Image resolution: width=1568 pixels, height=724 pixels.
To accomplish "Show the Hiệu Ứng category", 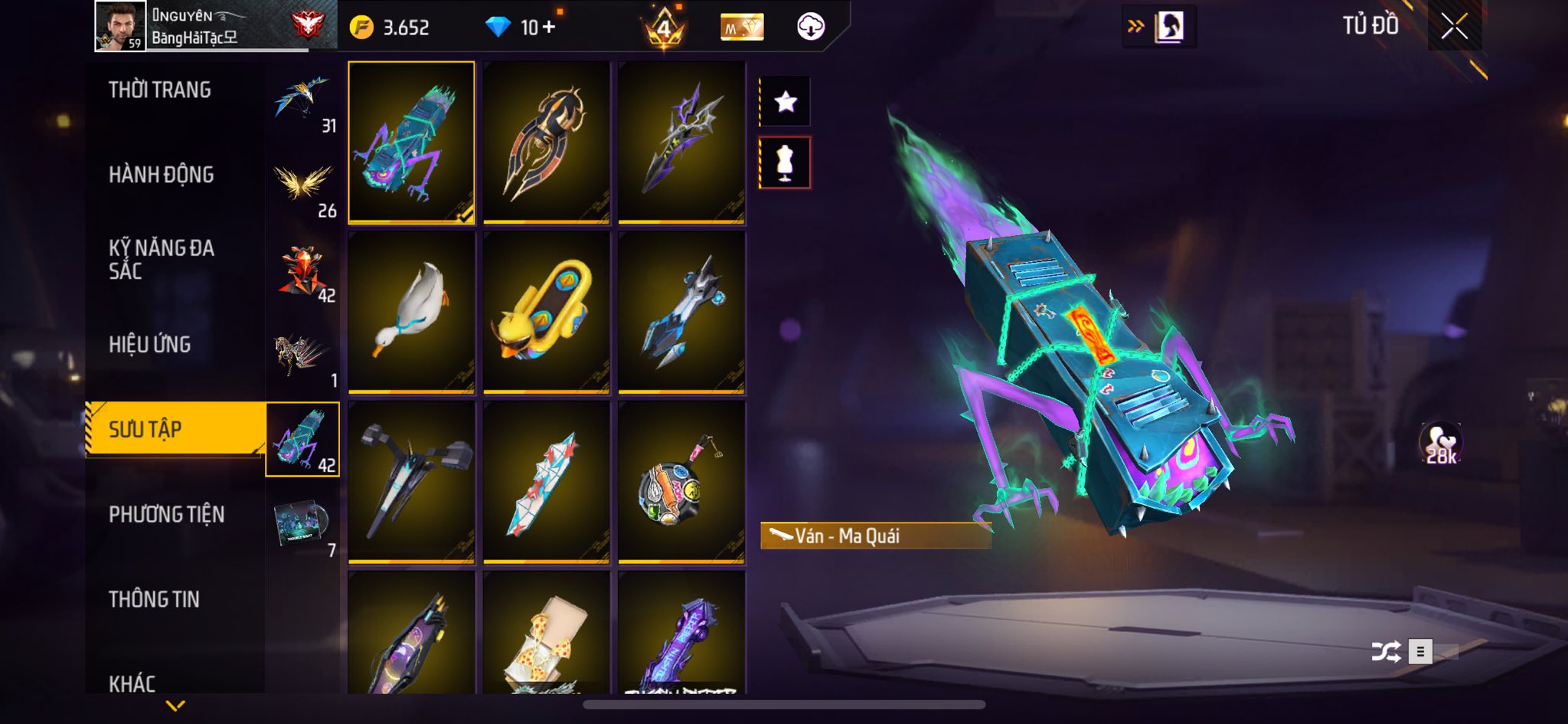I will tap(150, 345).
